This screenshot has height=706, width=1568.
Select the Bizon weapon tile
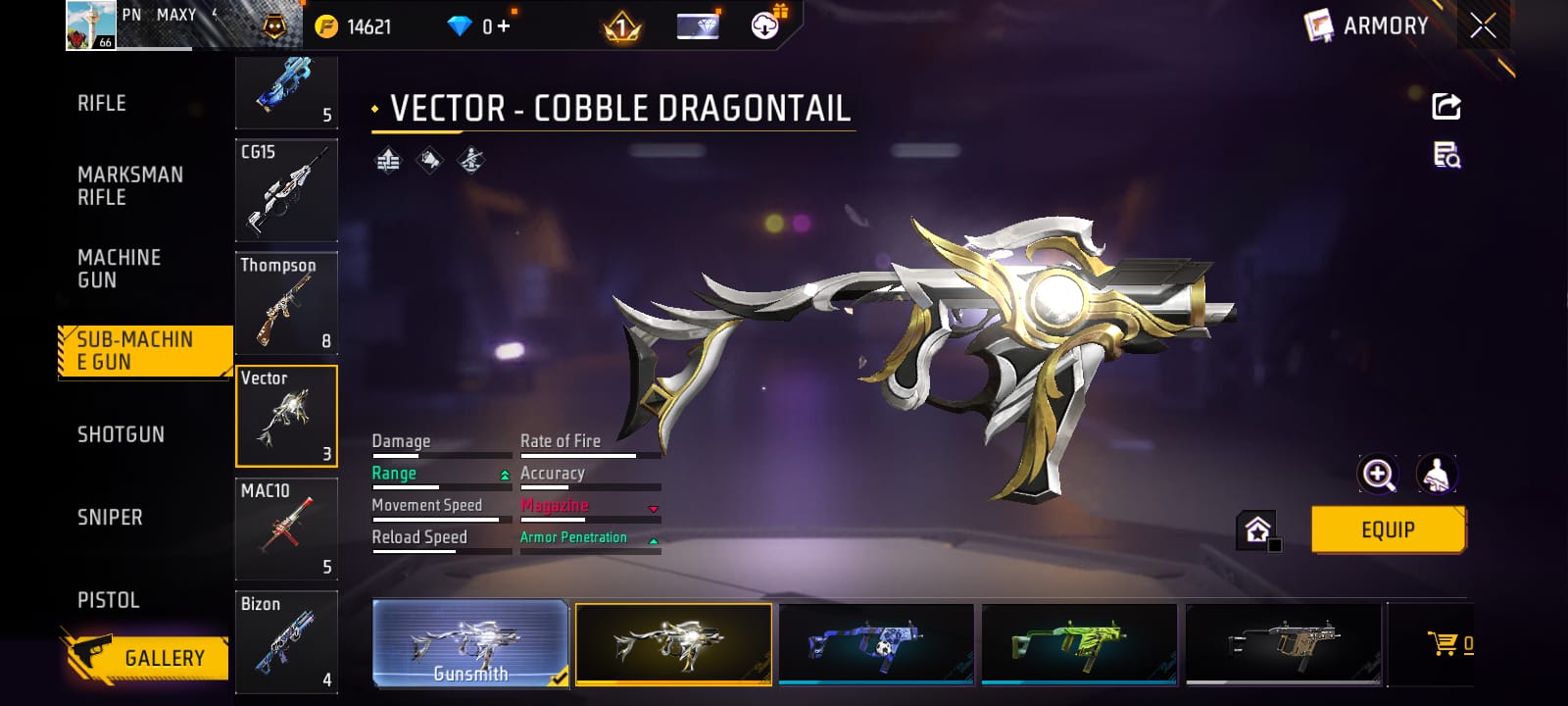(286, 641)
